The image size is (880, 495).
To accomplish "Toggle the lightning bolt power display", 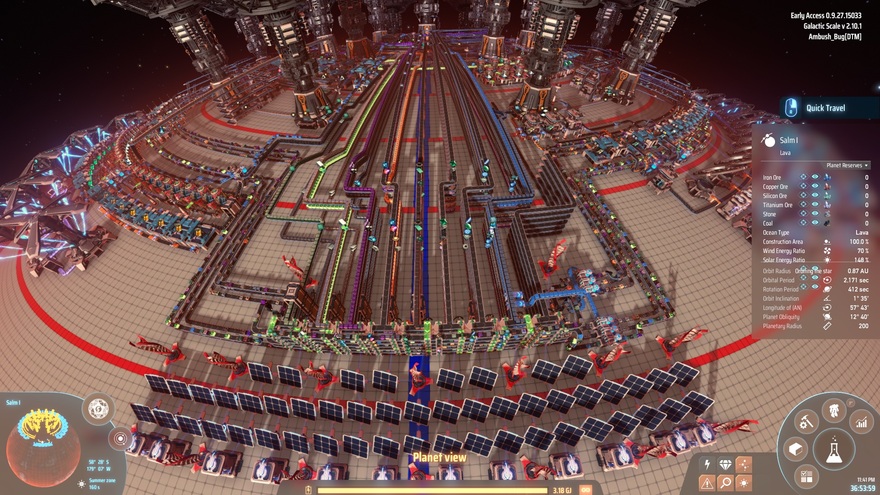I will coord(708,465).
